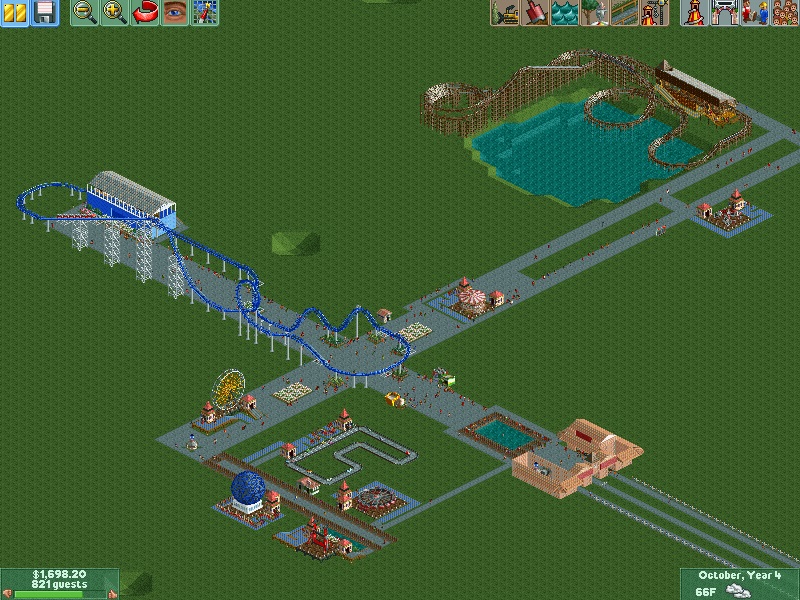Open the scenery placement tool

pos(595,12)
